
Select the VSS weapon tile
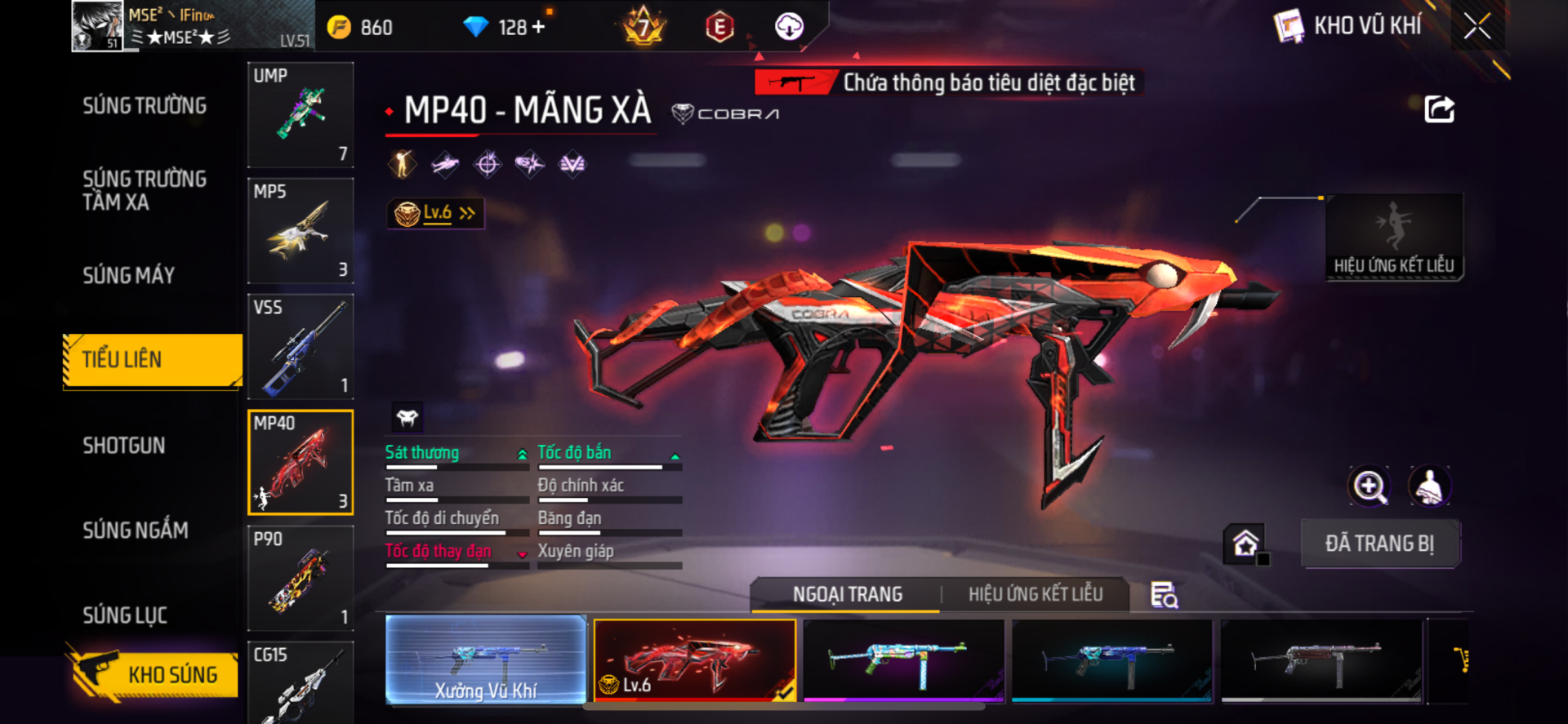(301, 346)
